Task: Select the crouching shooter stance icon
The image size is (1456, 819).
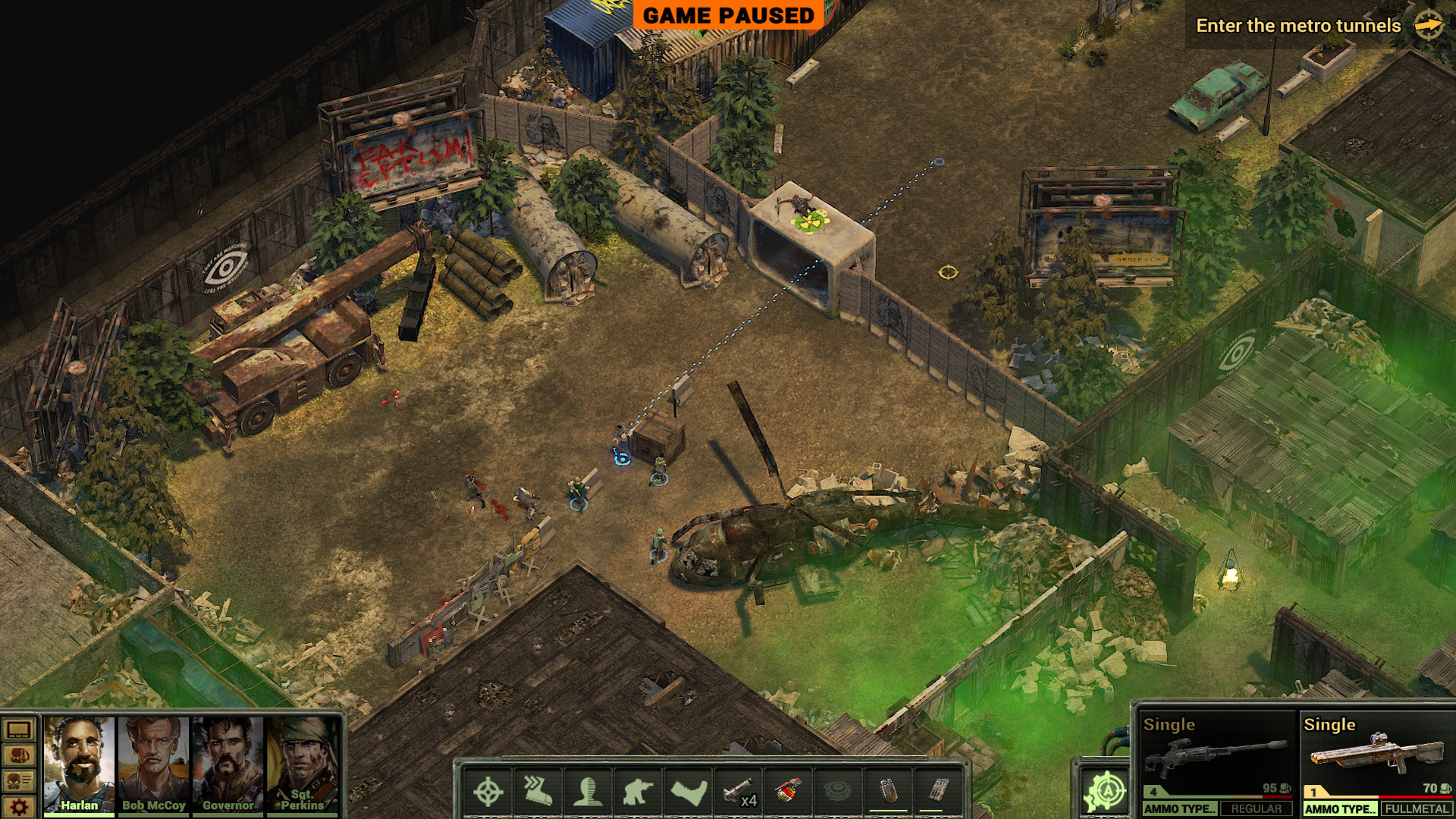Action: [638, 792]
